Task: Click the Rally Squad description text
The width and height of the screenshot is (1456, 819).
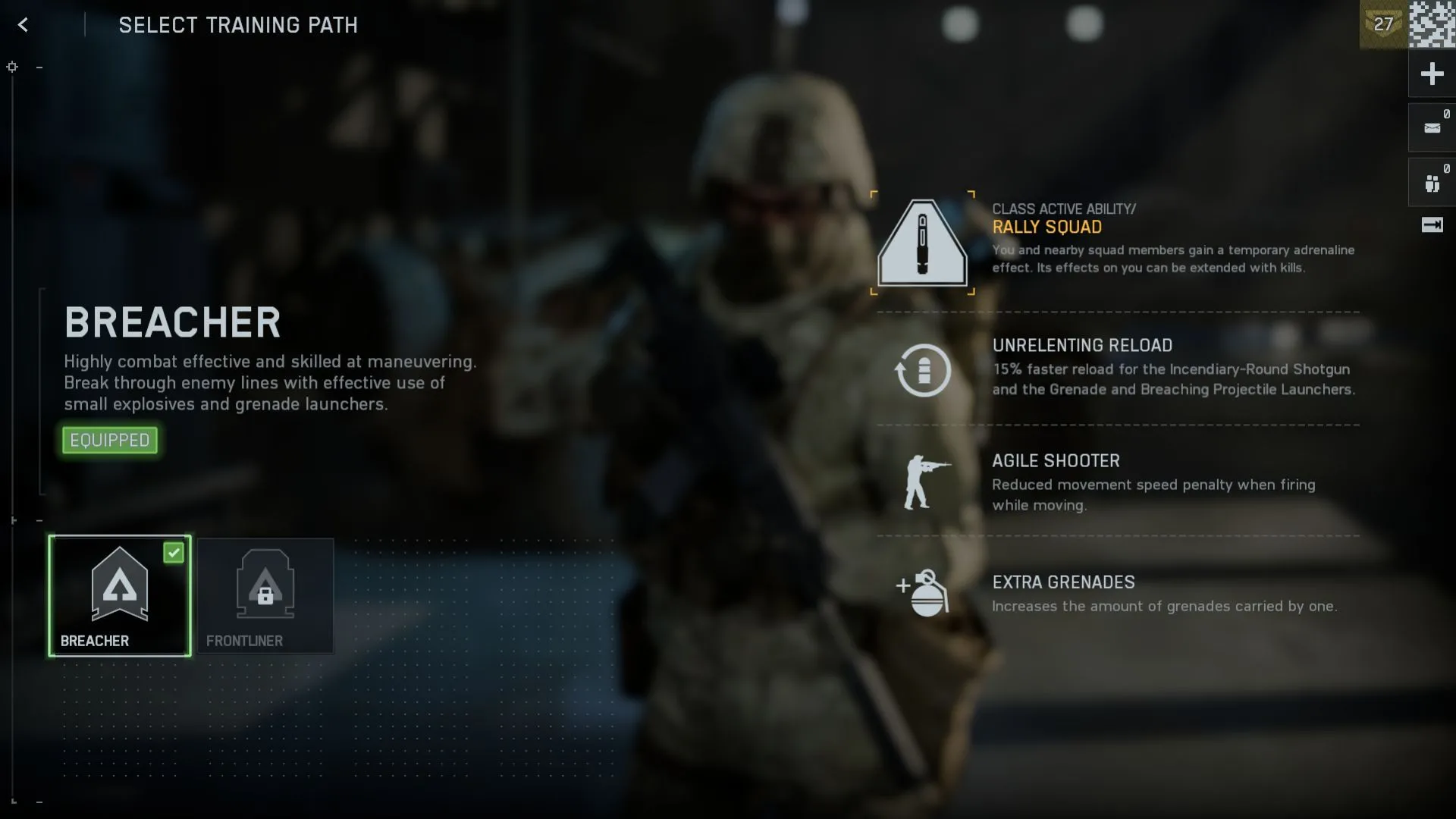Action: [x=1172, y=259]
